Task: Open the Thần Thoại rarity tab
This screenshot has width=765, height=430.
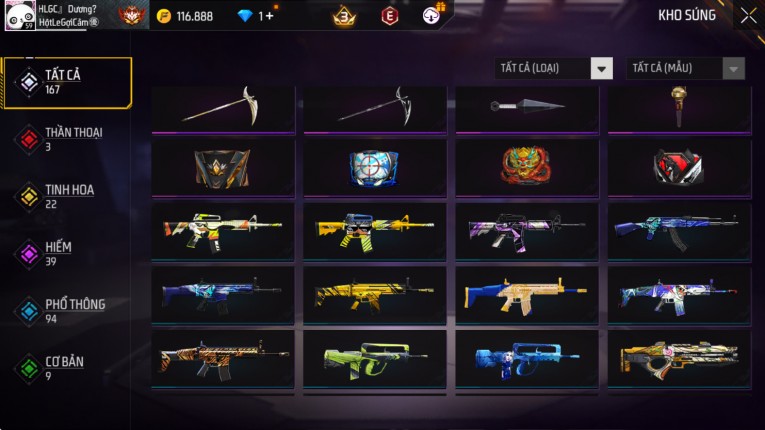Action: click(x=67, y=139)
